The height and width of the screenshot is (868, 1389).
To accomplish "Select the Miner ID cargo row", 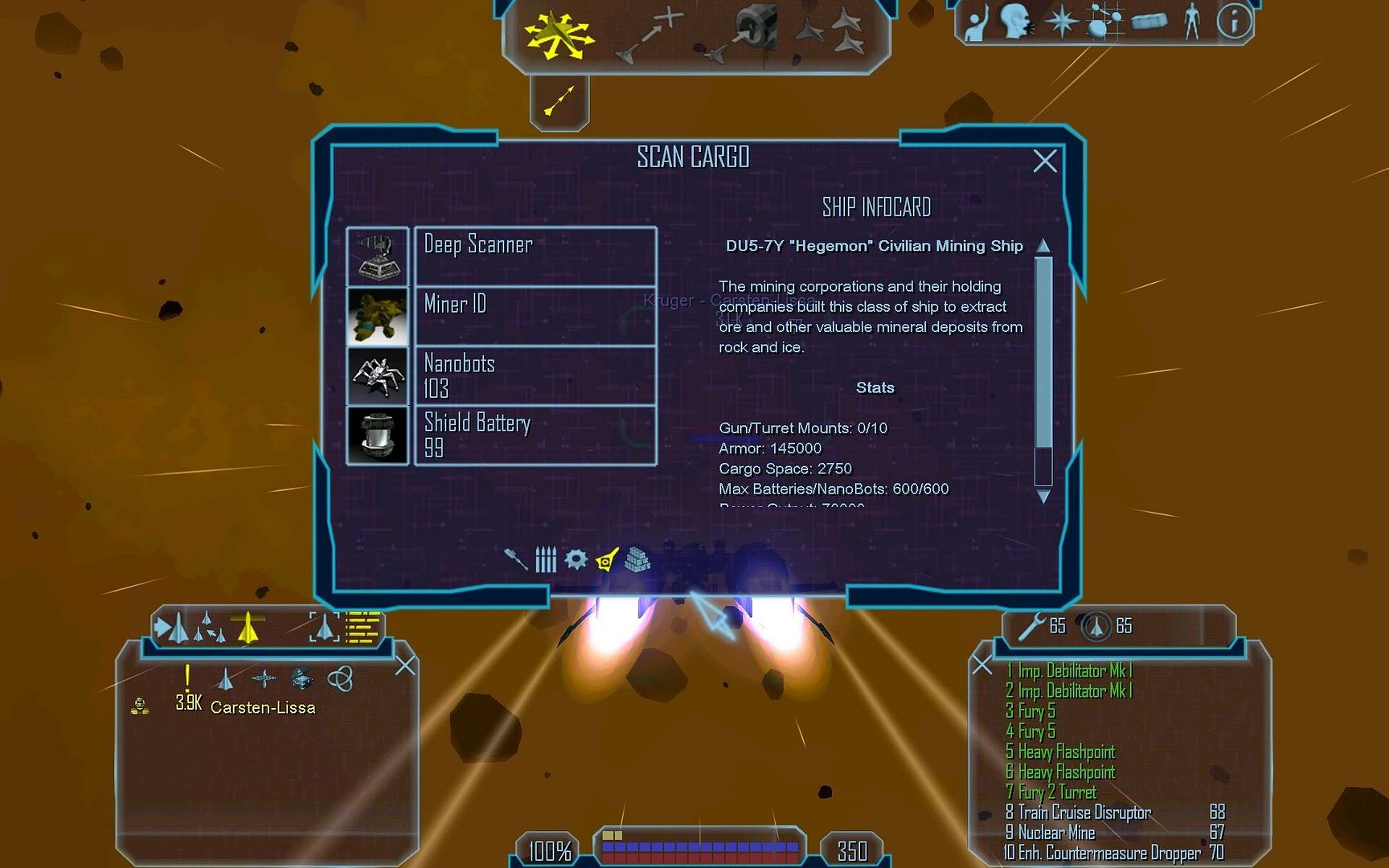I will [x=535, y=316].
